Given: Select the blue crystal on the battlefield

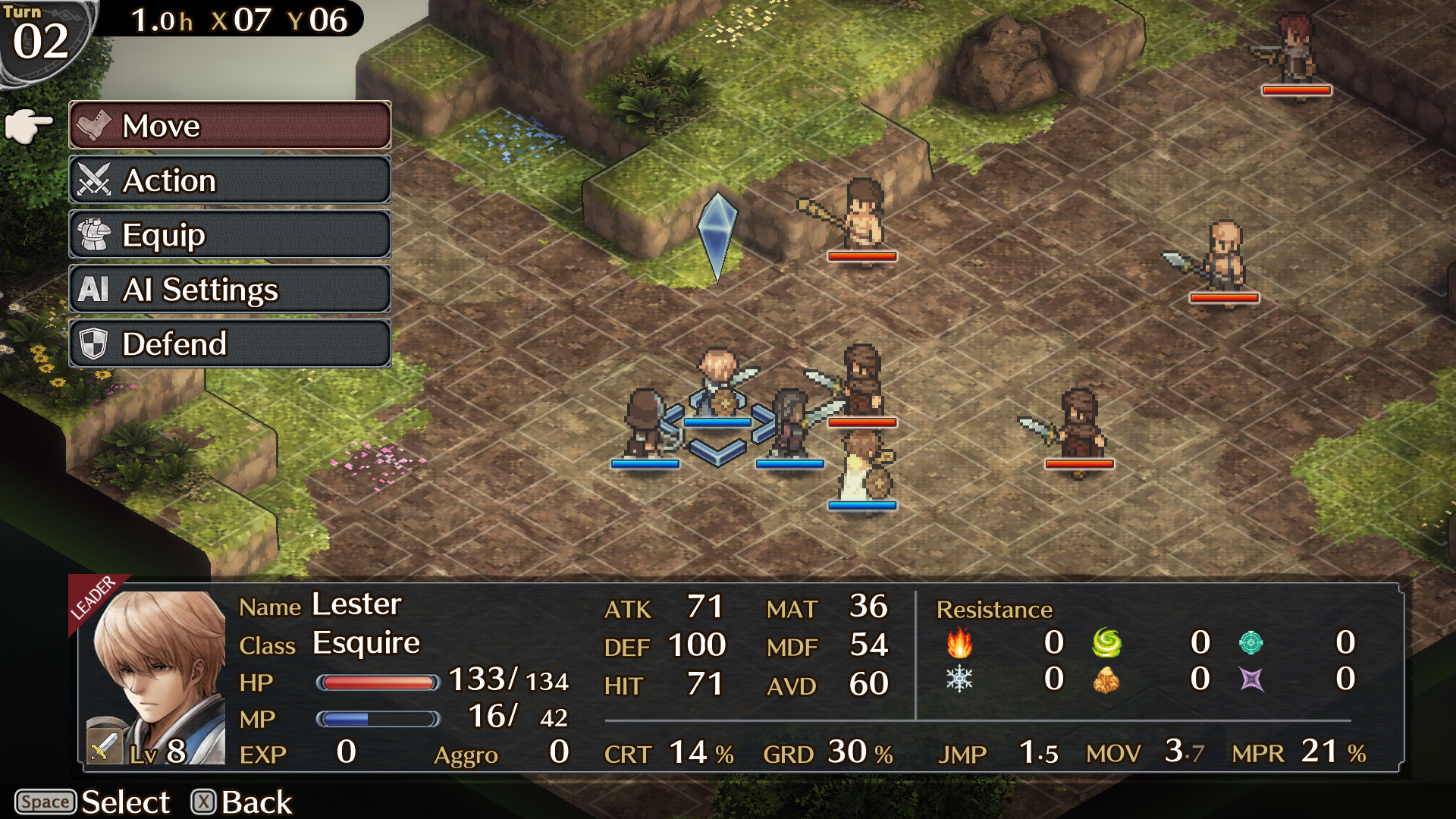Looking at the screenshot, I should 718,235.
